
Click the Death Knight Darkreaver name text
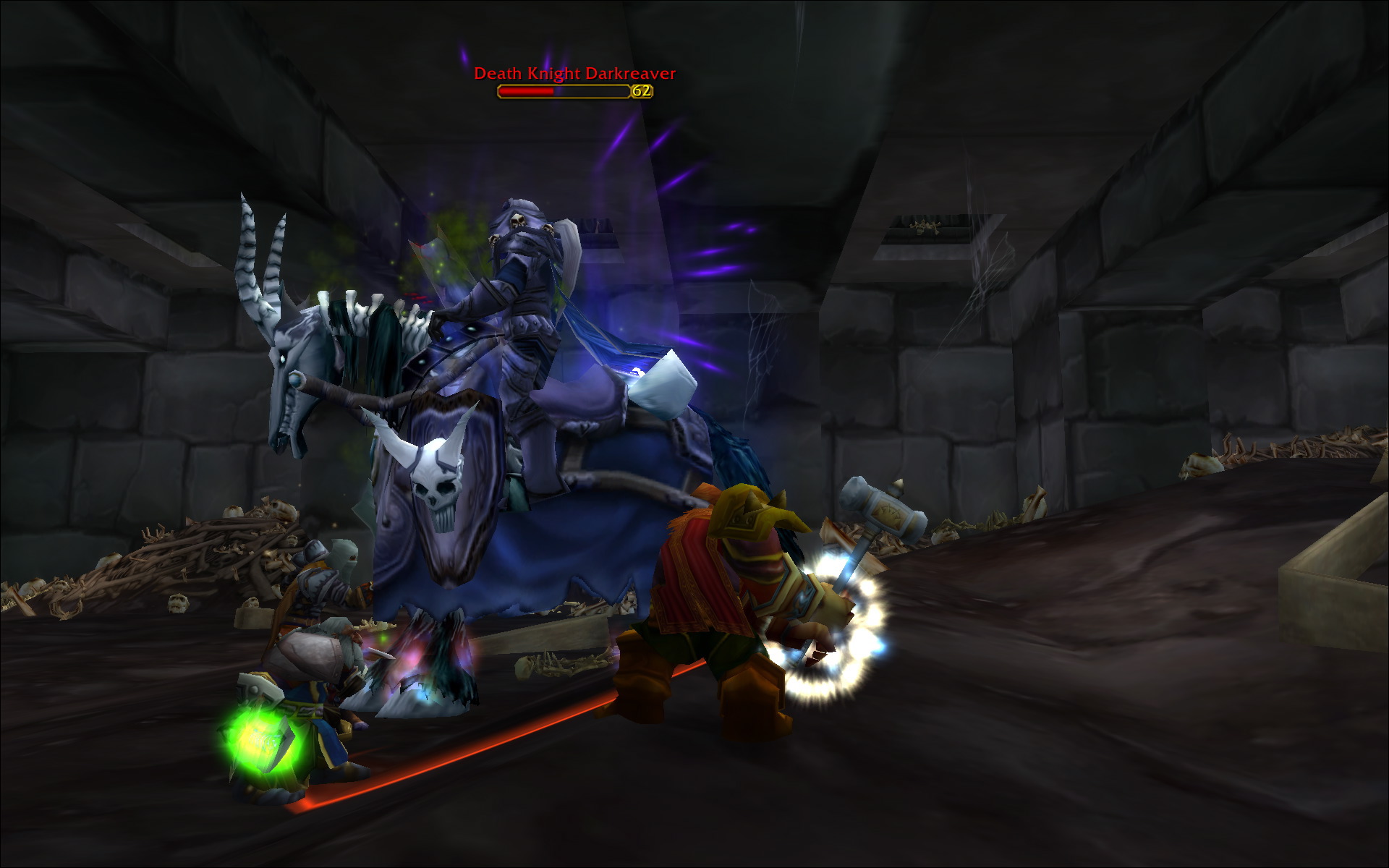(x=574, y=73)
